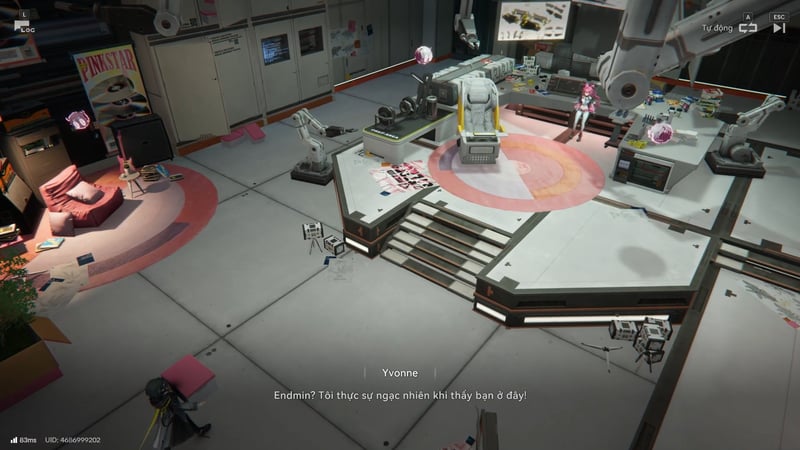Toggle the Tự động auto-play button
Screen dimensions: 800x450
pyautogui.click(x=747, y=28)
